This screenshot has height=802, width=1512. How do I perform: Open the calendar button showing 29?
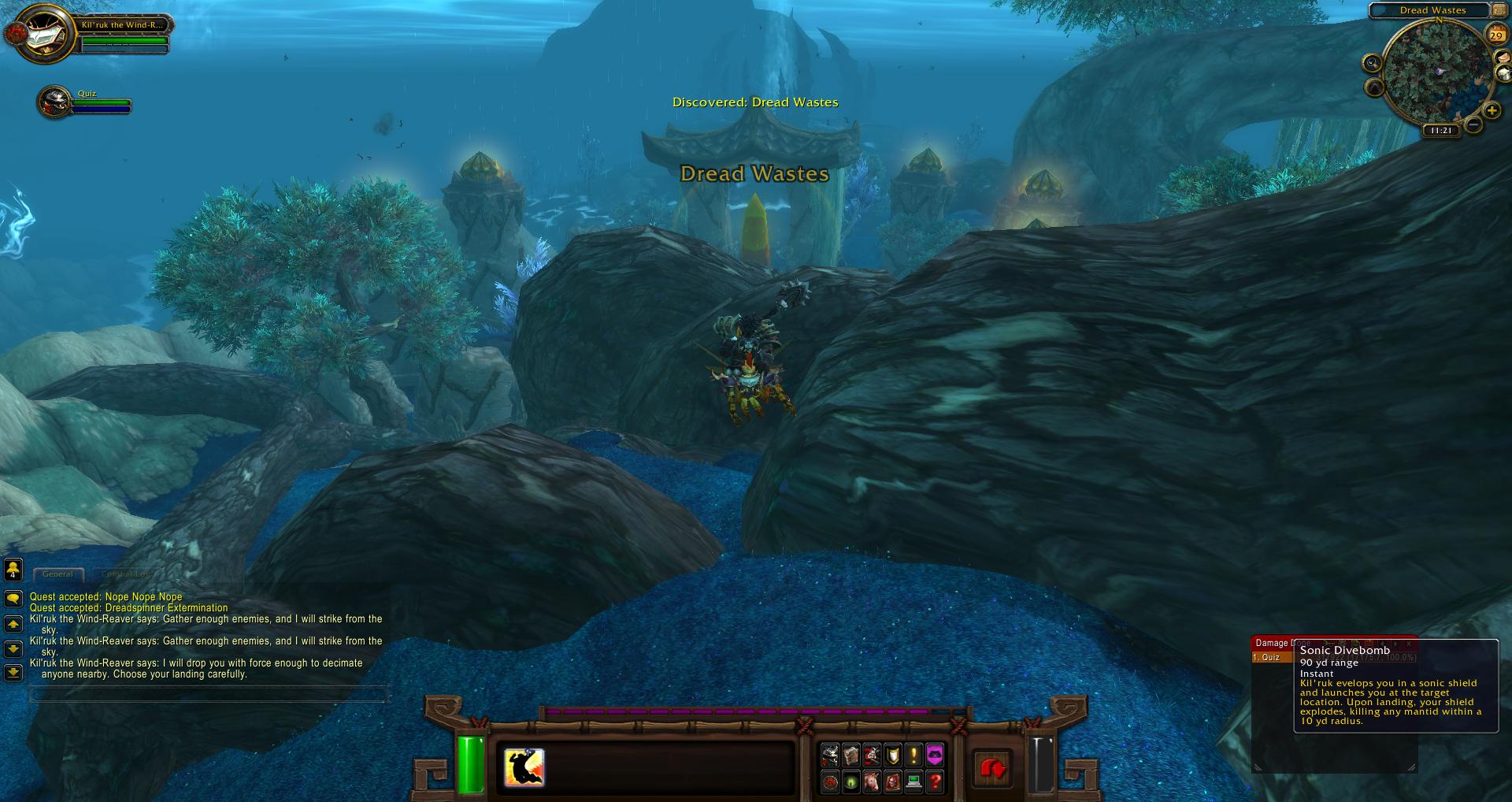pos(1495,35)
